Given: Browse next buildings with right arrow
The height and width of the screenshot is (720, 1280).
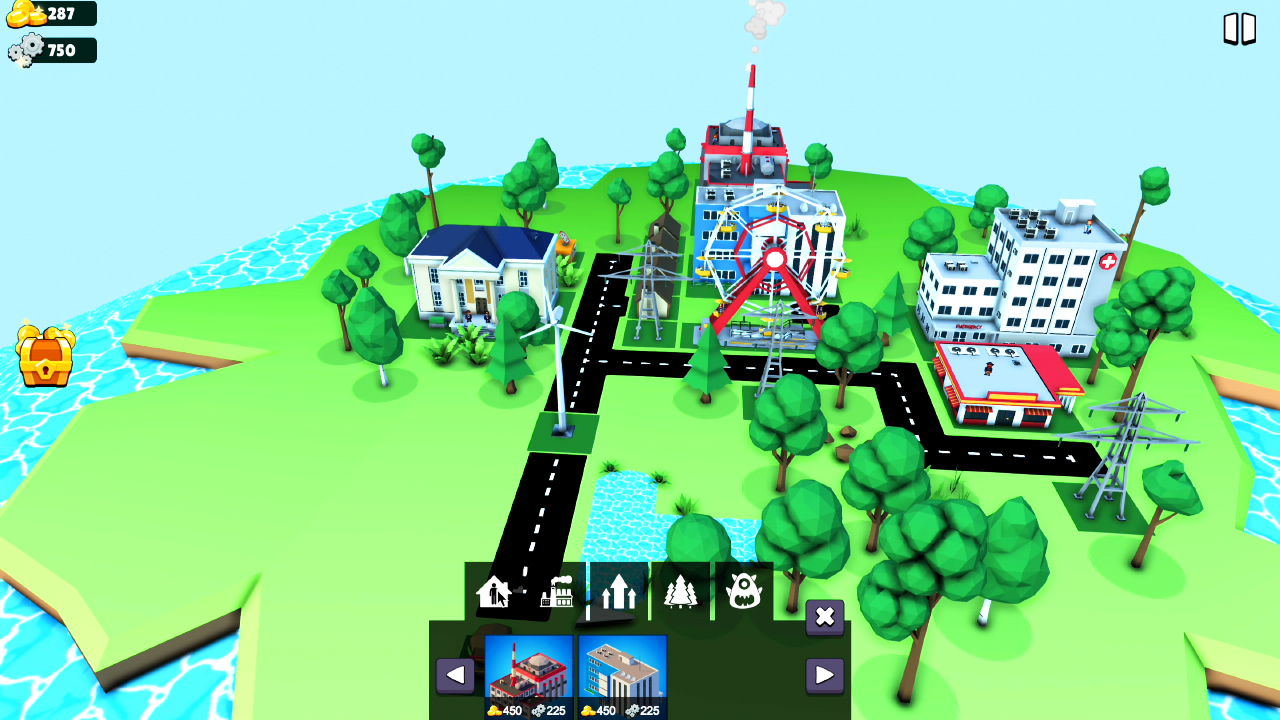Looking at the screenshot, I should [825, 675].
